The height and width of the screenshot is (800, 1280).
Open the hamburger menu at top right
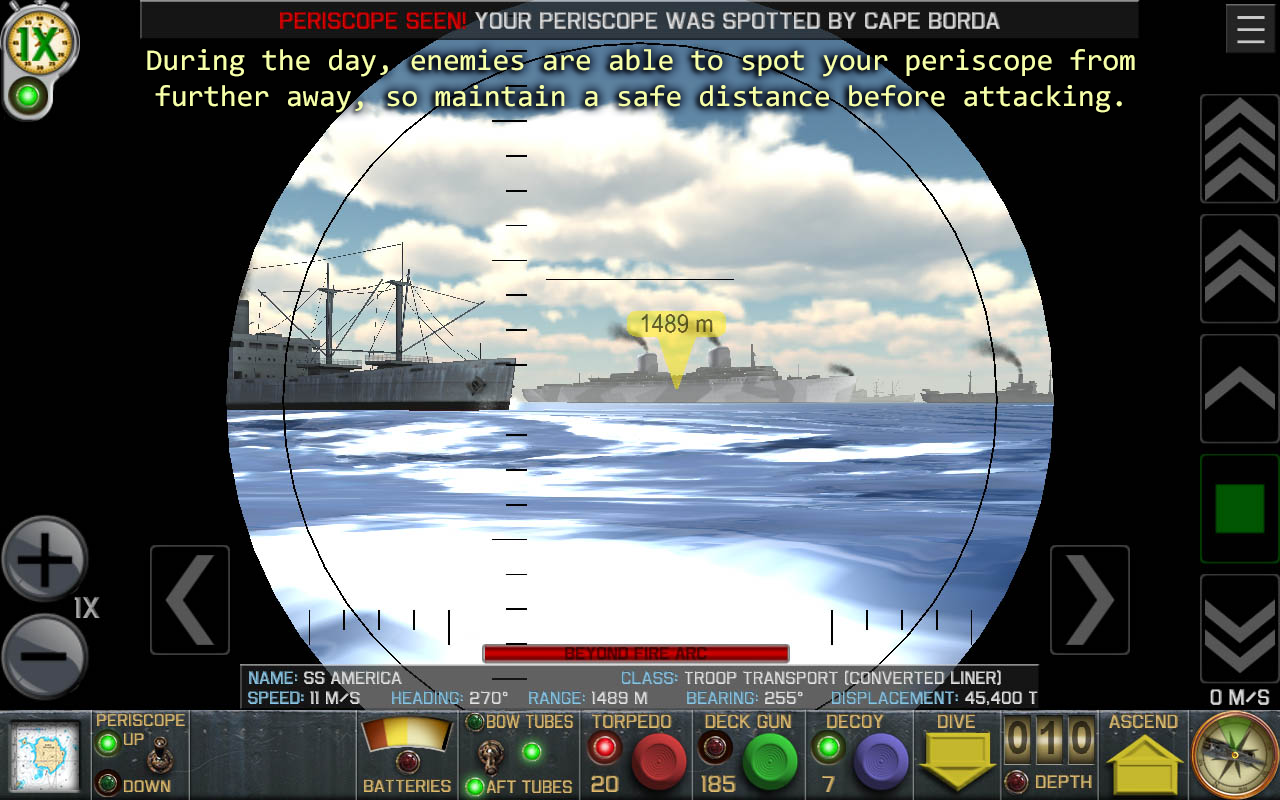coord(1250,27)
